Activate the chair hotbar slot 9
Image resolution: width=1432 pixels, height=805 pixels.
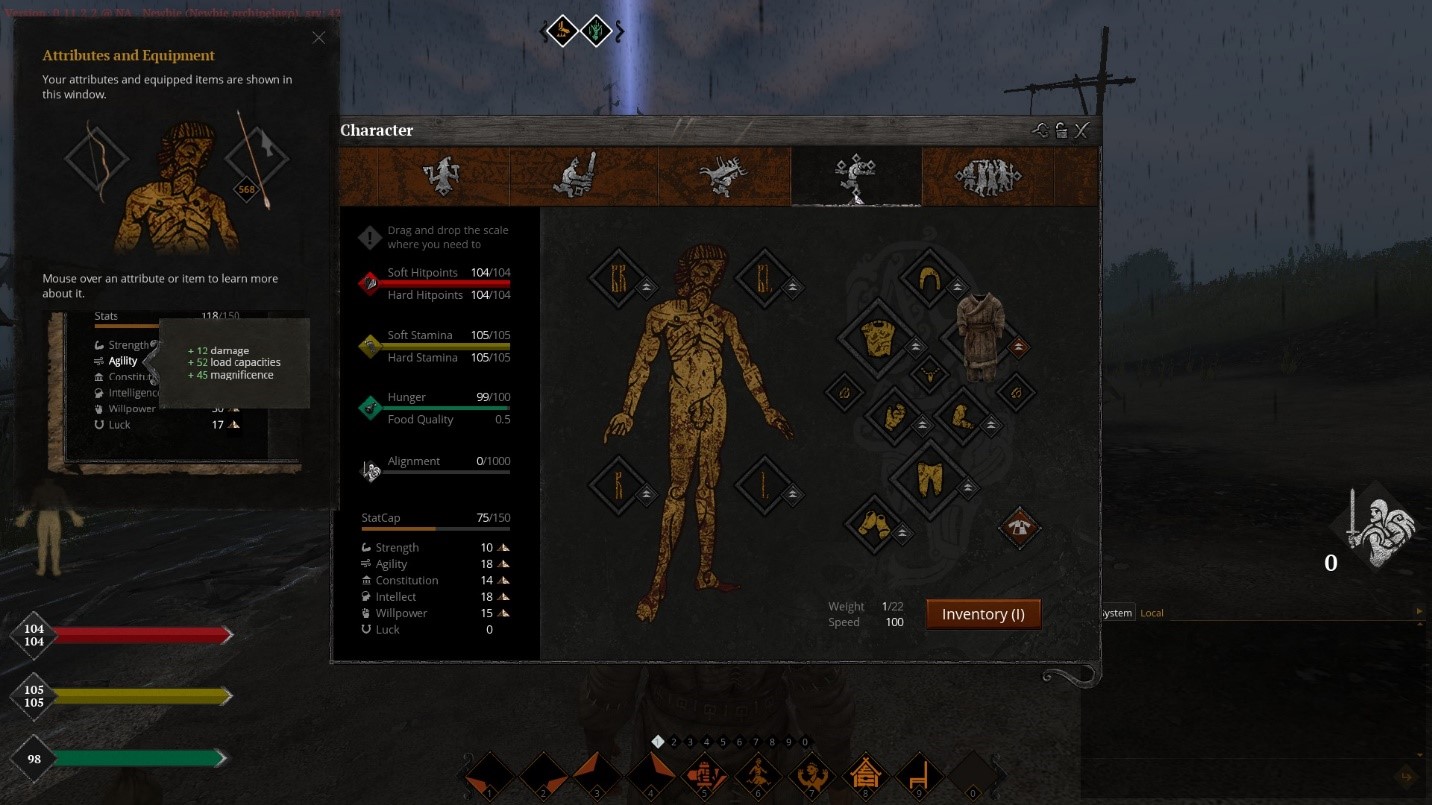[918, 775]
